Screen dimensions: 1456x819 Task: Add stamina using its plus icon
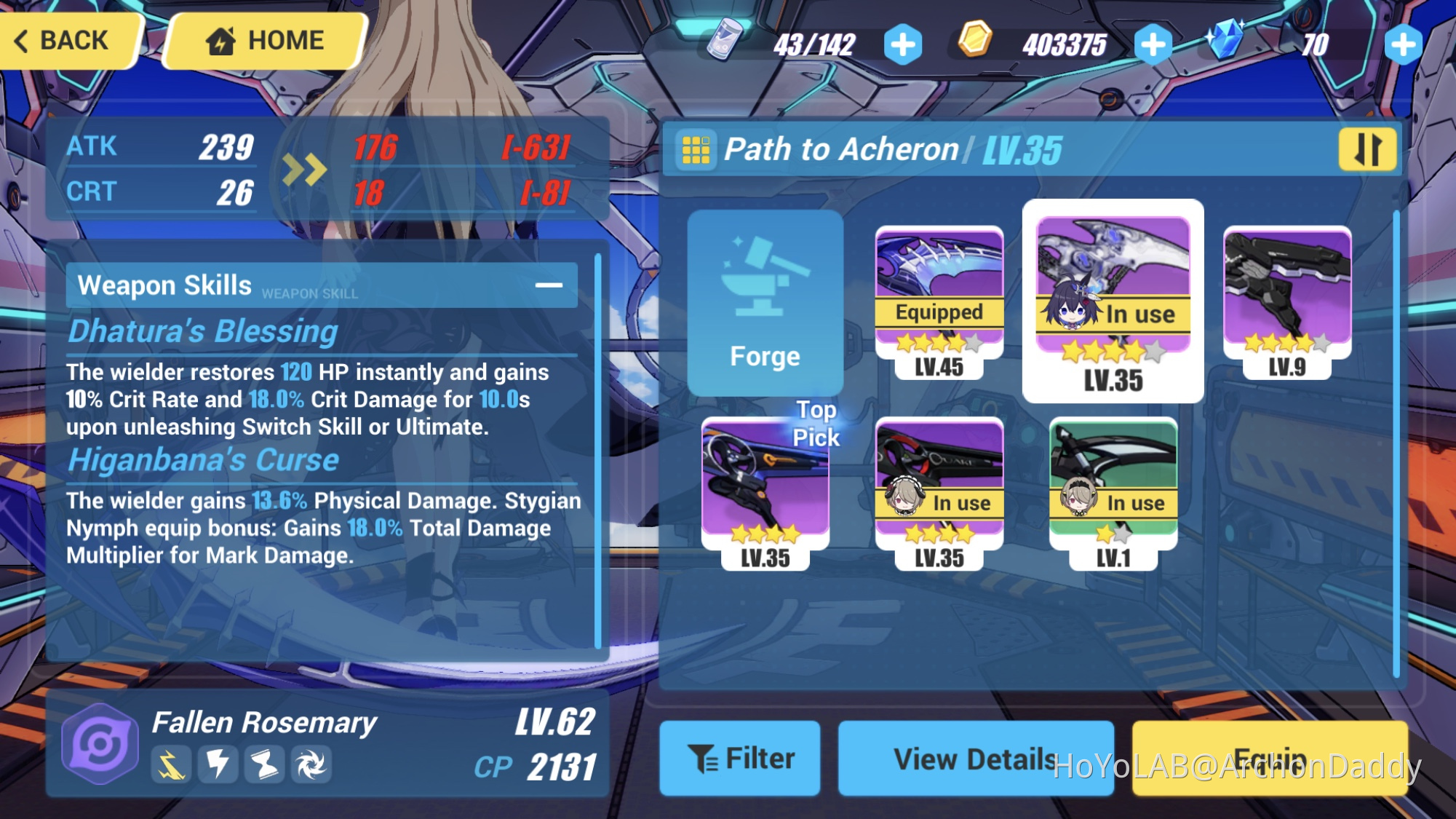click(902, 44)
